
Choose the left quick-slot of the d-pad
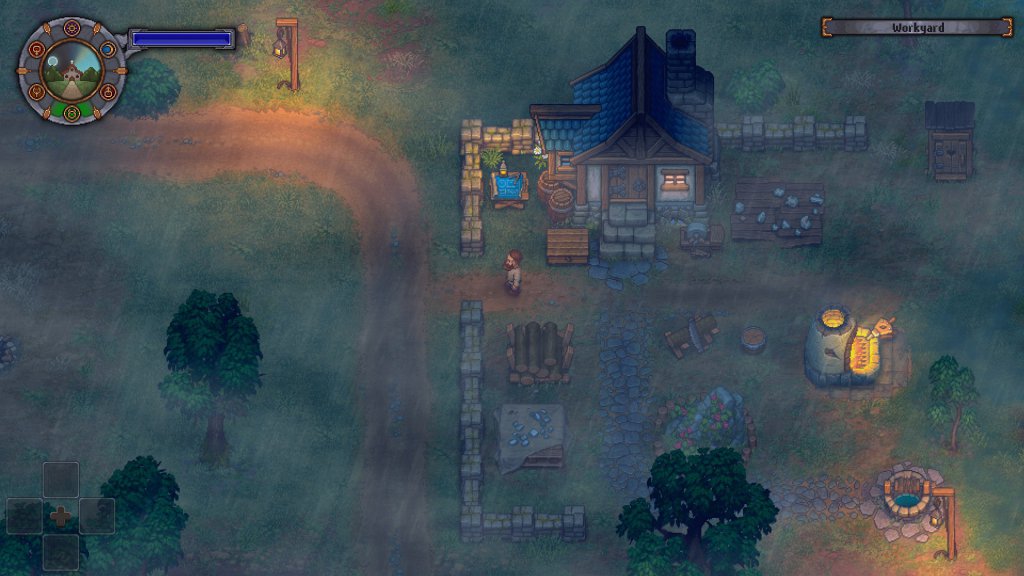tap(25, 516)
